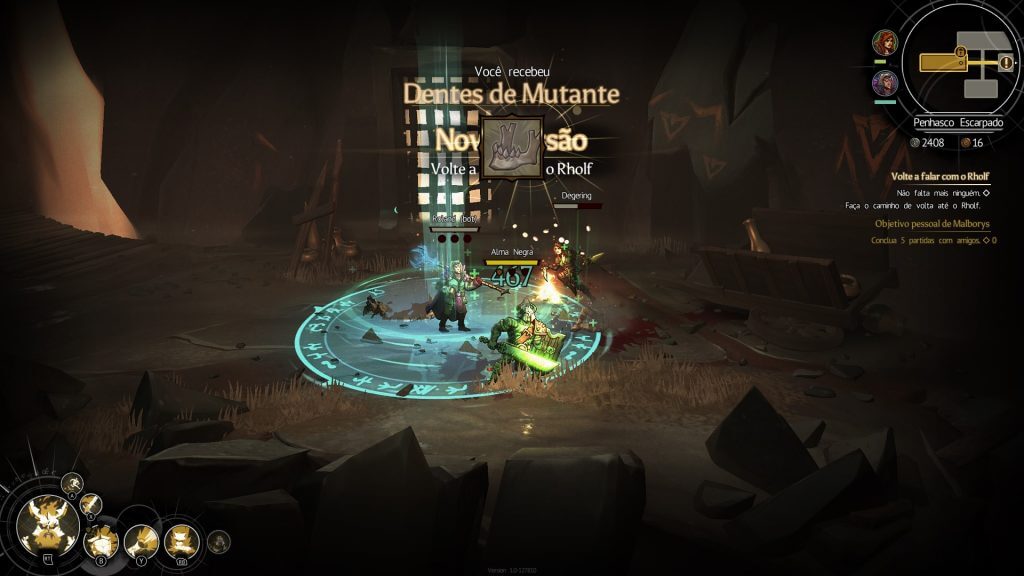Activate the ability icon labeled Y
Screen dimensions: 1024x576
[141, 542]
